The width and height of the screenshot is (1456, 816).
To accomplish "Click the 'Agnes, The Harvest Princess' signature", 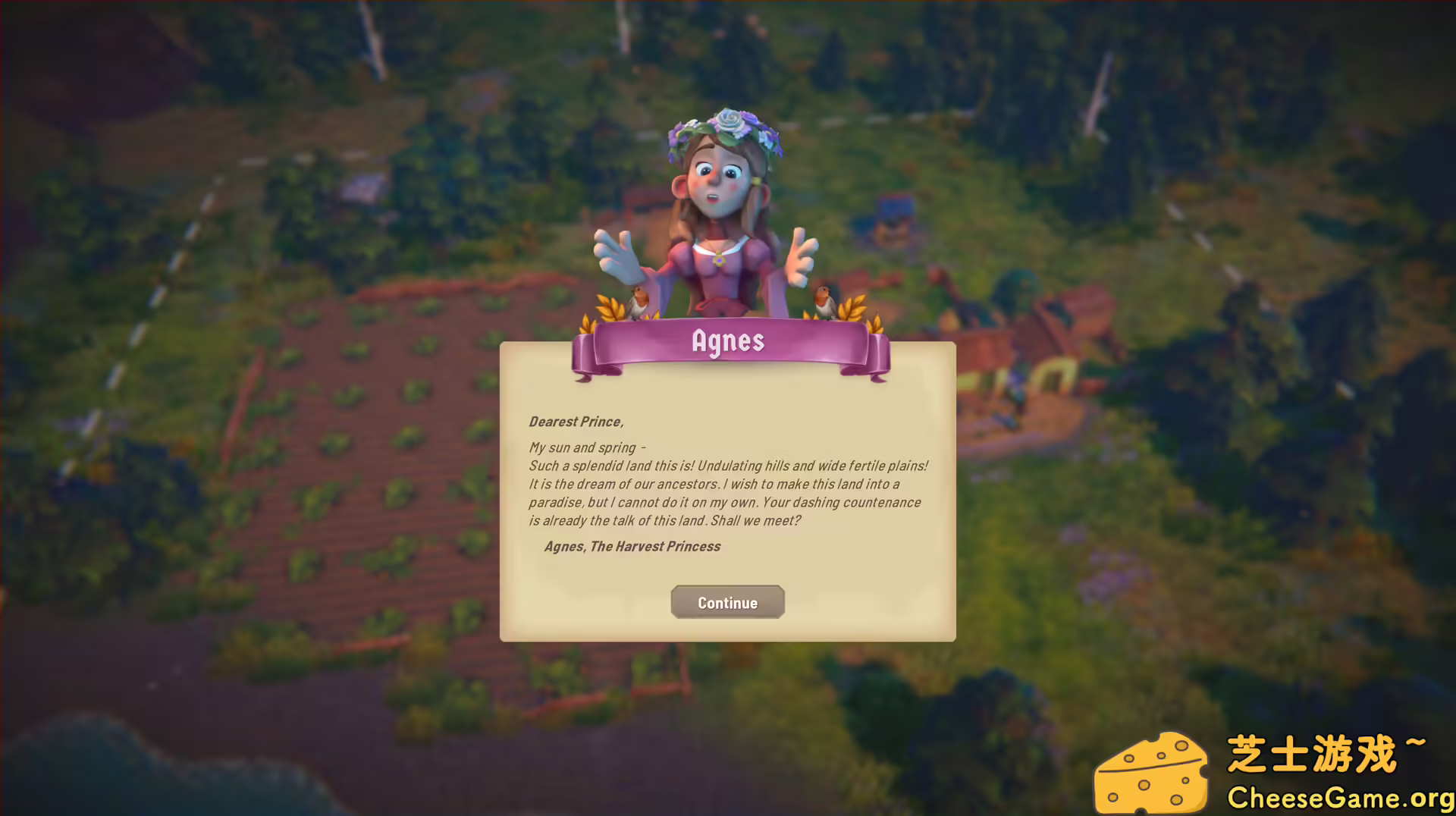I will pos(633,546).
